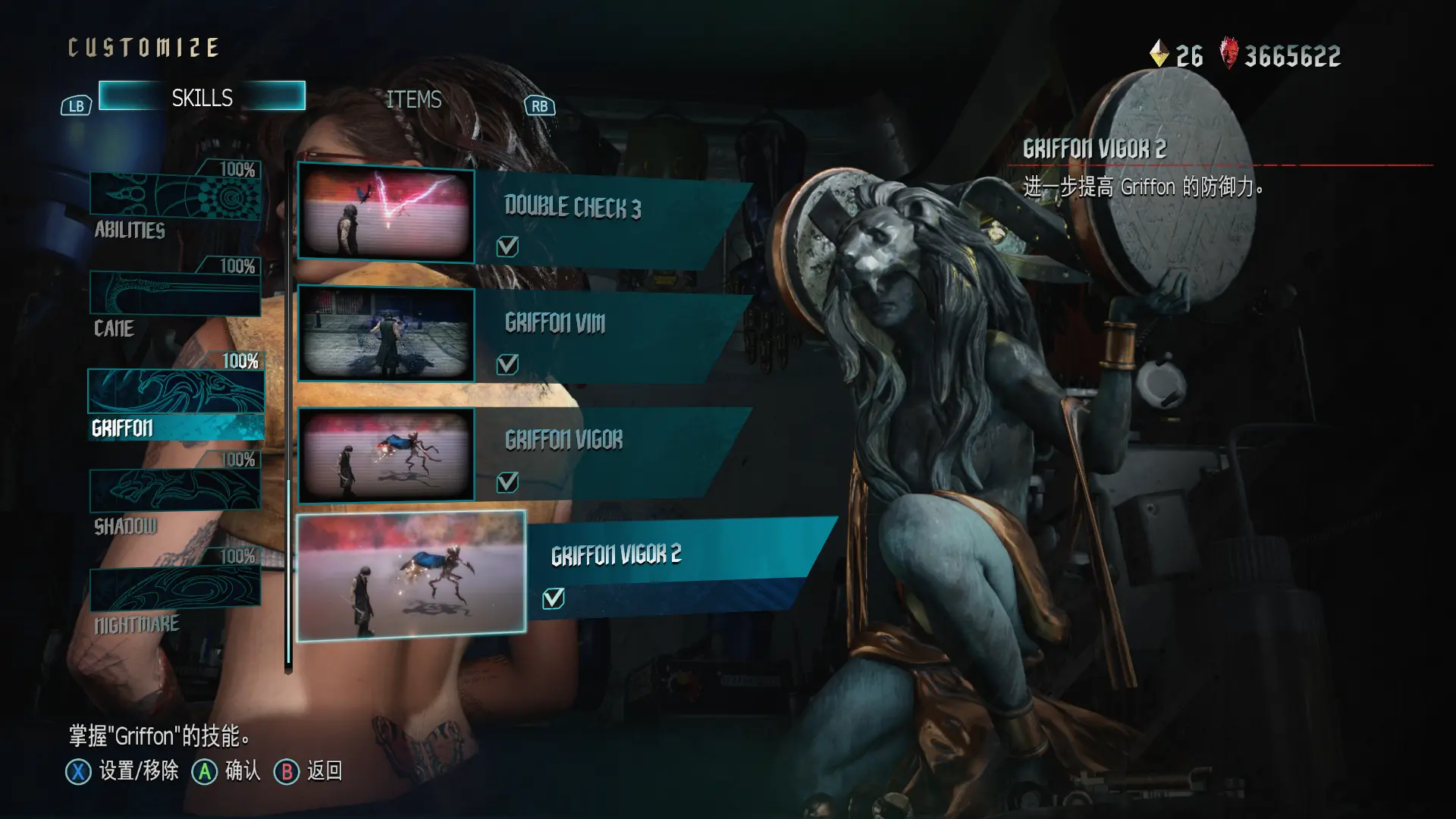
Task: Choose the Cane skill category
Action: coord(175,296)
